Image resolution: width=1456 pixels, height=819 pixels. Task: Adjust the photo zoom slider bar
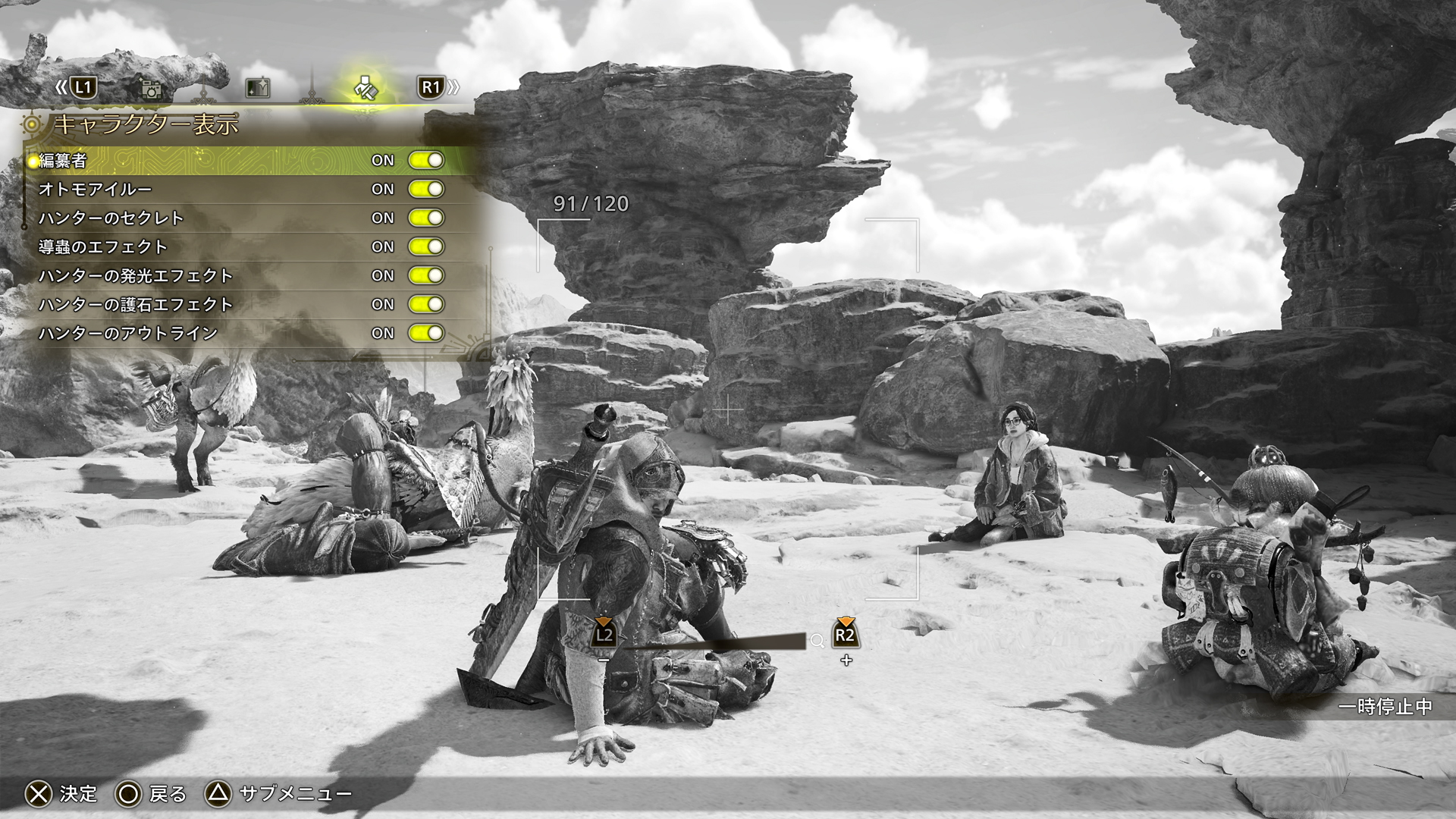pos(713,642)
